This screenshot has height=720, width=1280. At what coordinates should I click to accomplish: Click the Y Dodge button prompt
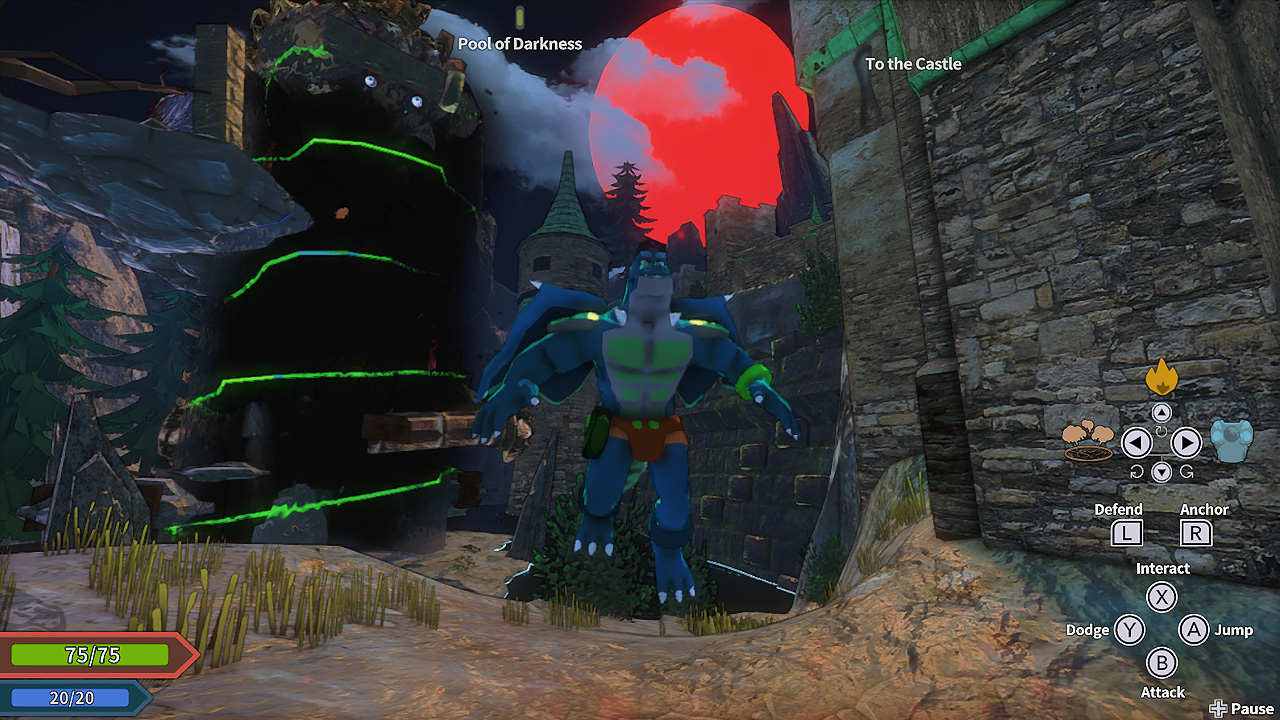point(1127,630)
